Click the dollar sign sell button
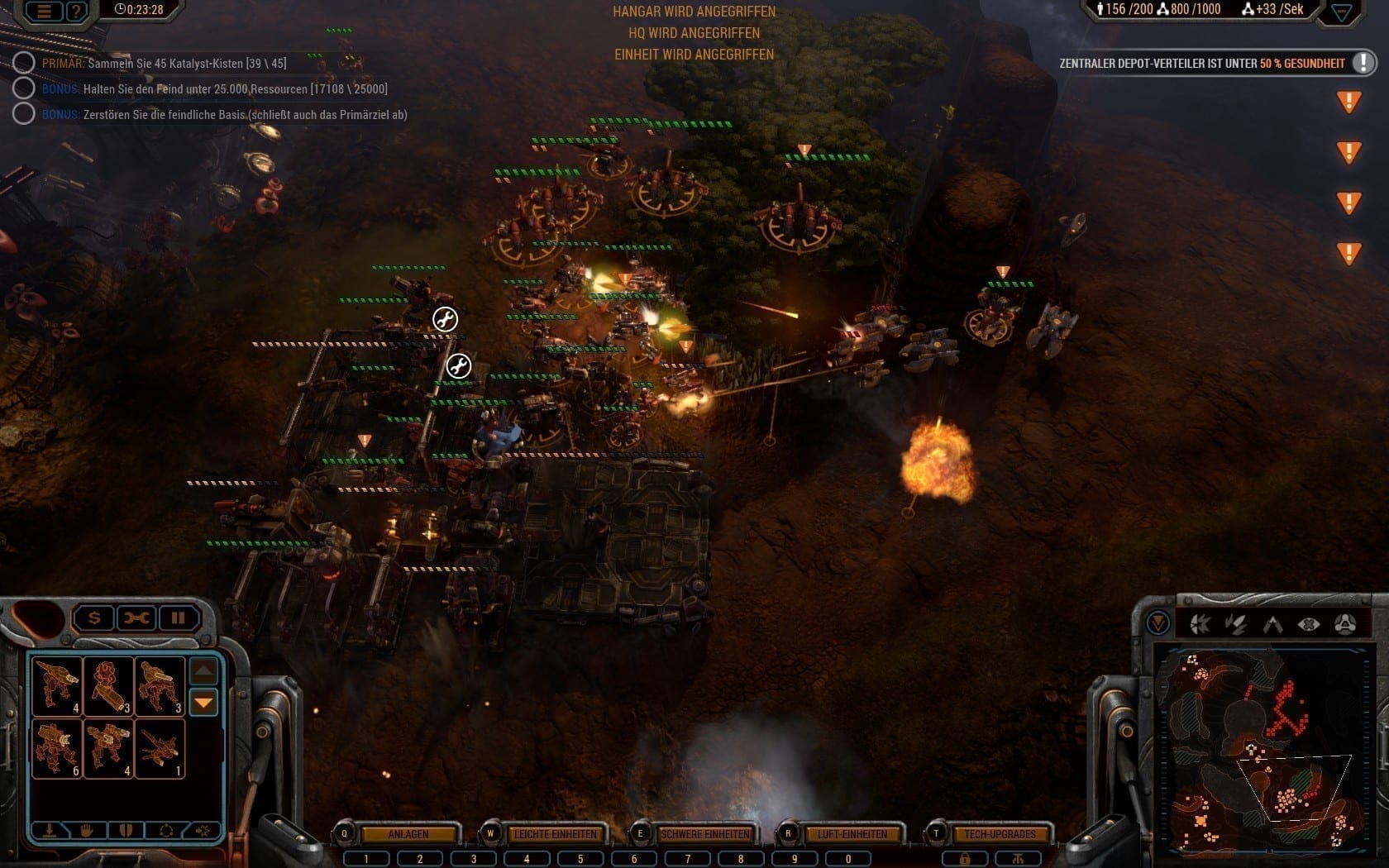This screenshot has height=868, width=1389. [x=94, y=618]
